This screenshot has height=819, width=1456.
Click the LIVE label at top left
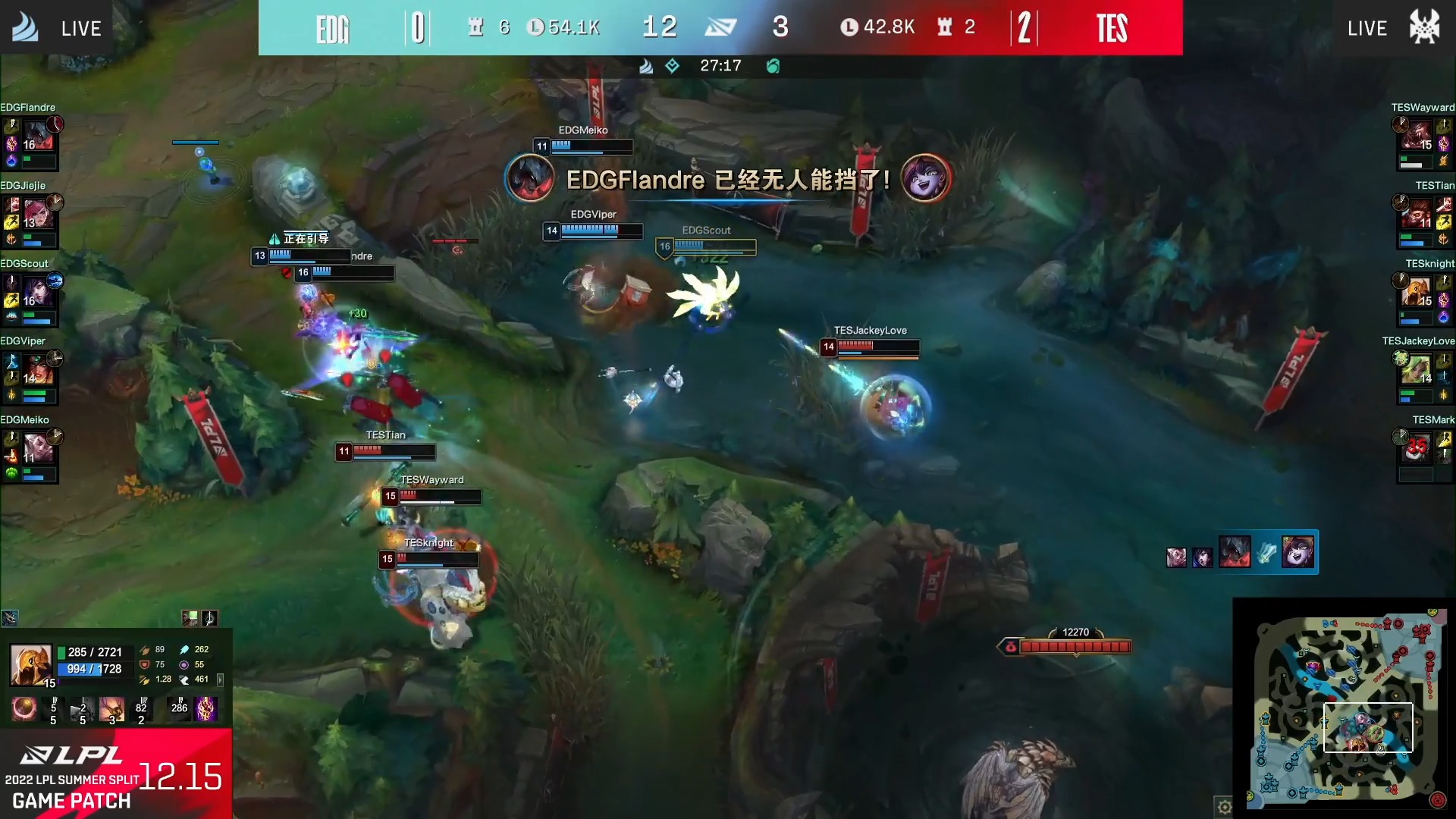coord(80,29)
